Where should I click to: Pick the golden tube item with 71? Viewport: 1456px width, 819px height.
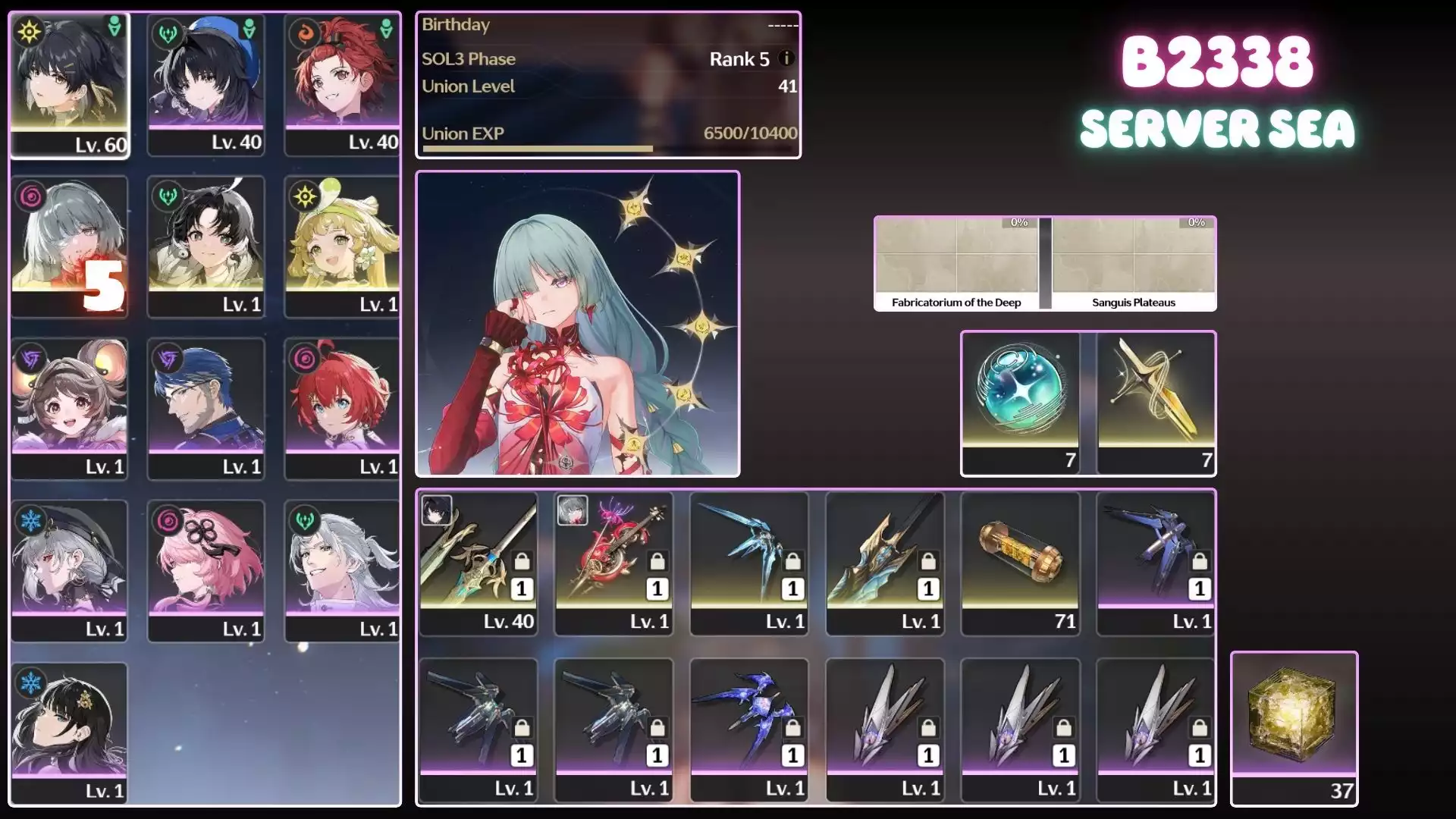1020,563
